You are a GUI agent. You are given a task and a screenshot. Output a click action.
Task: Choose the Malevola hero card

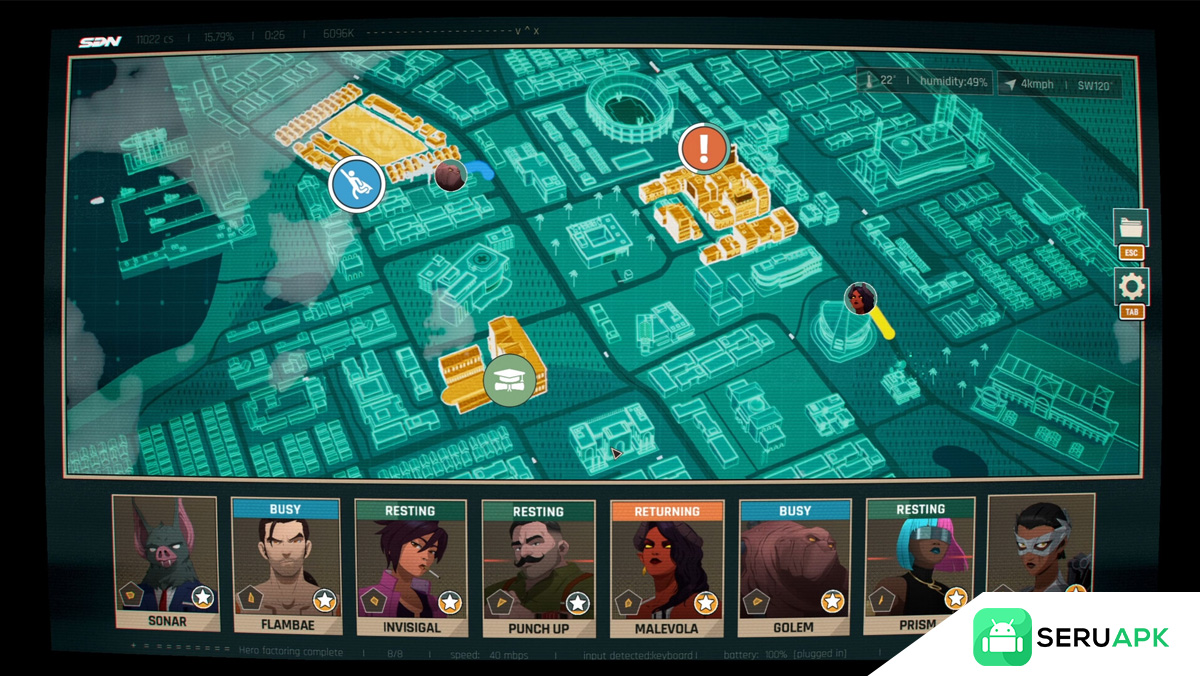coord(667,568)
